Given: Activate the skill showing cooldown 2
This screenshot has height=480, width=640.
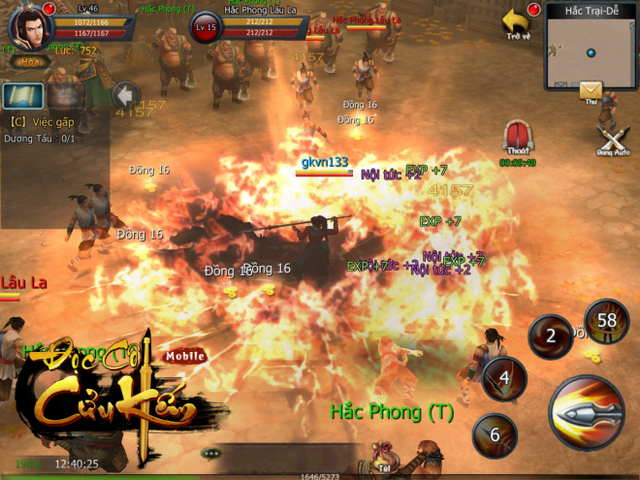Looking at the screenshot, I should (x=550, y=336).
